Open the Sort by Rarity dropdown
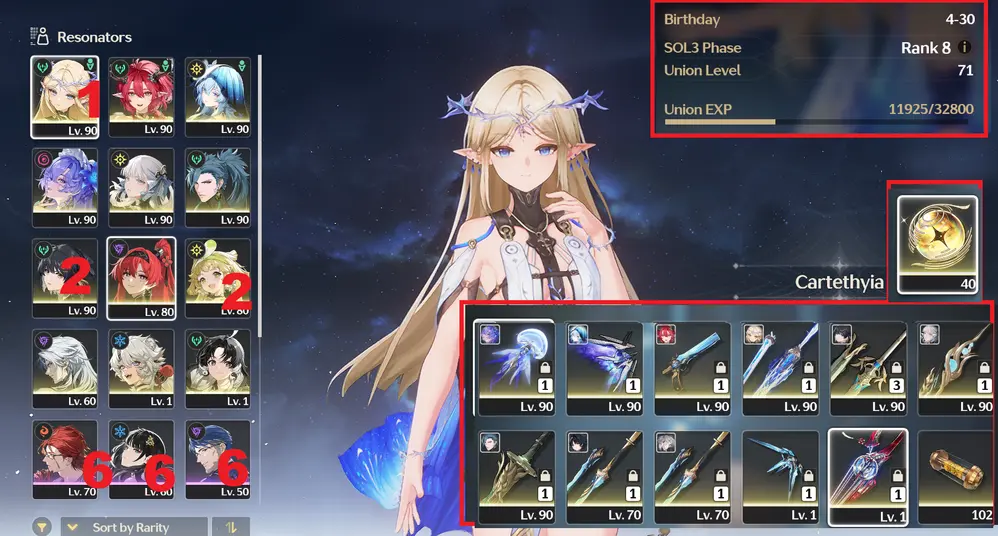Screen dimensions: 998x536 point(134,527)
